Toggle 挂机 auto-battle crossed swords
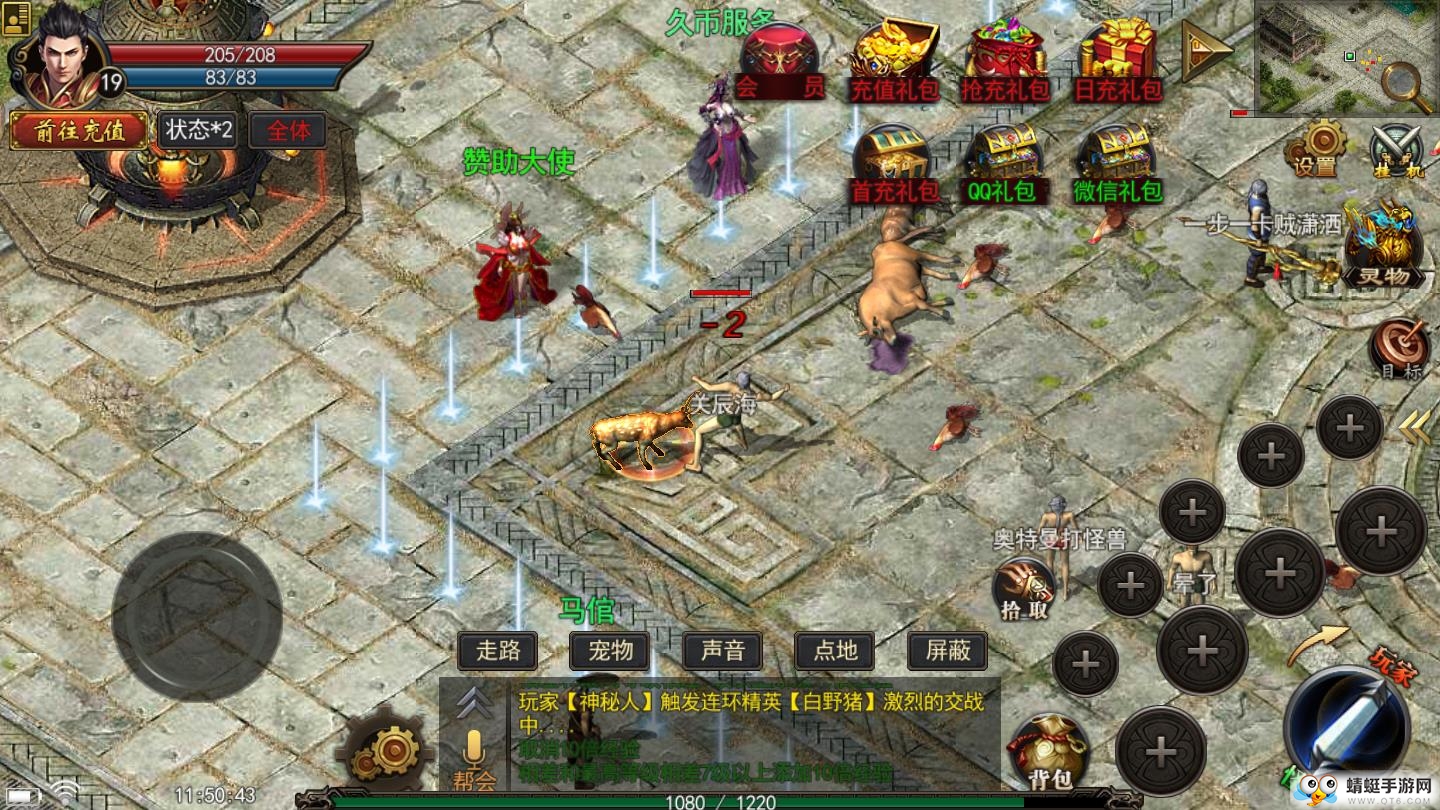Image resolution: width=1440 pixels, height=810 pixels. click(1397, 150)
